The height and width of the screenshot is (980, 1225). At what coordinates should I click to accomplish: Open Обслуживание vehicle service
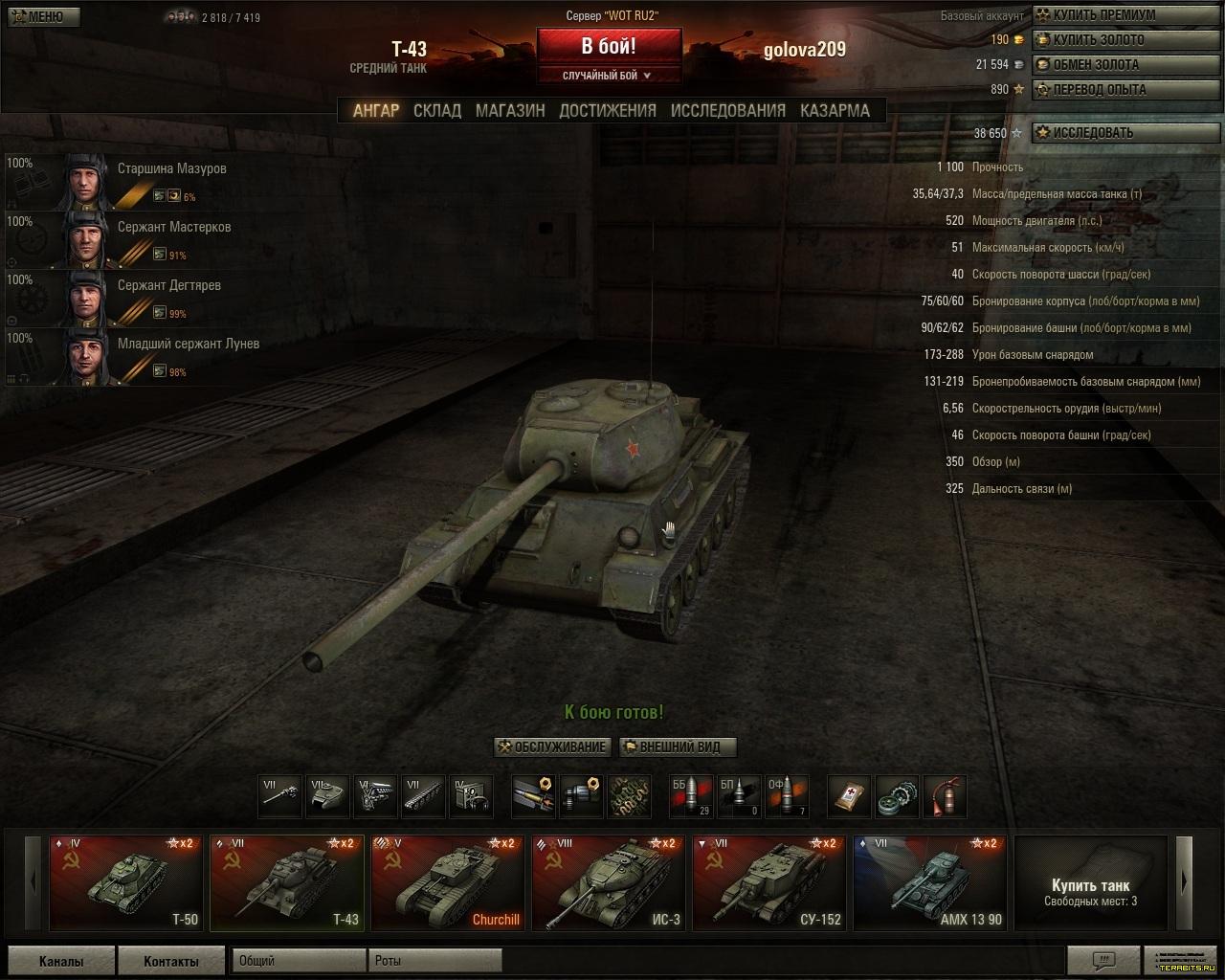click(552, 747)
